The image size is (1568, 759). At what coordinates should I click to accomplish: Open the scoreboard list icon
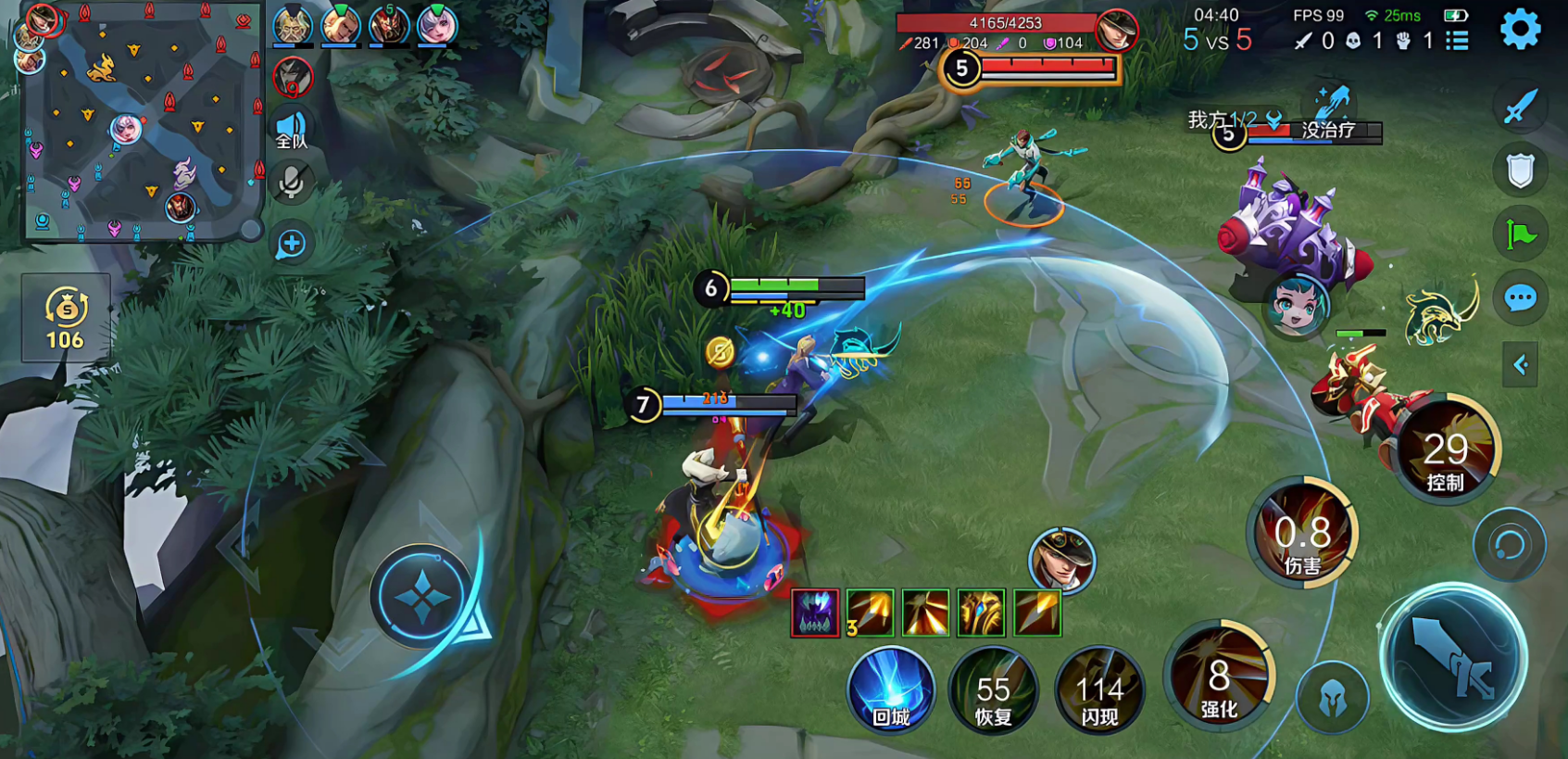1458,41
